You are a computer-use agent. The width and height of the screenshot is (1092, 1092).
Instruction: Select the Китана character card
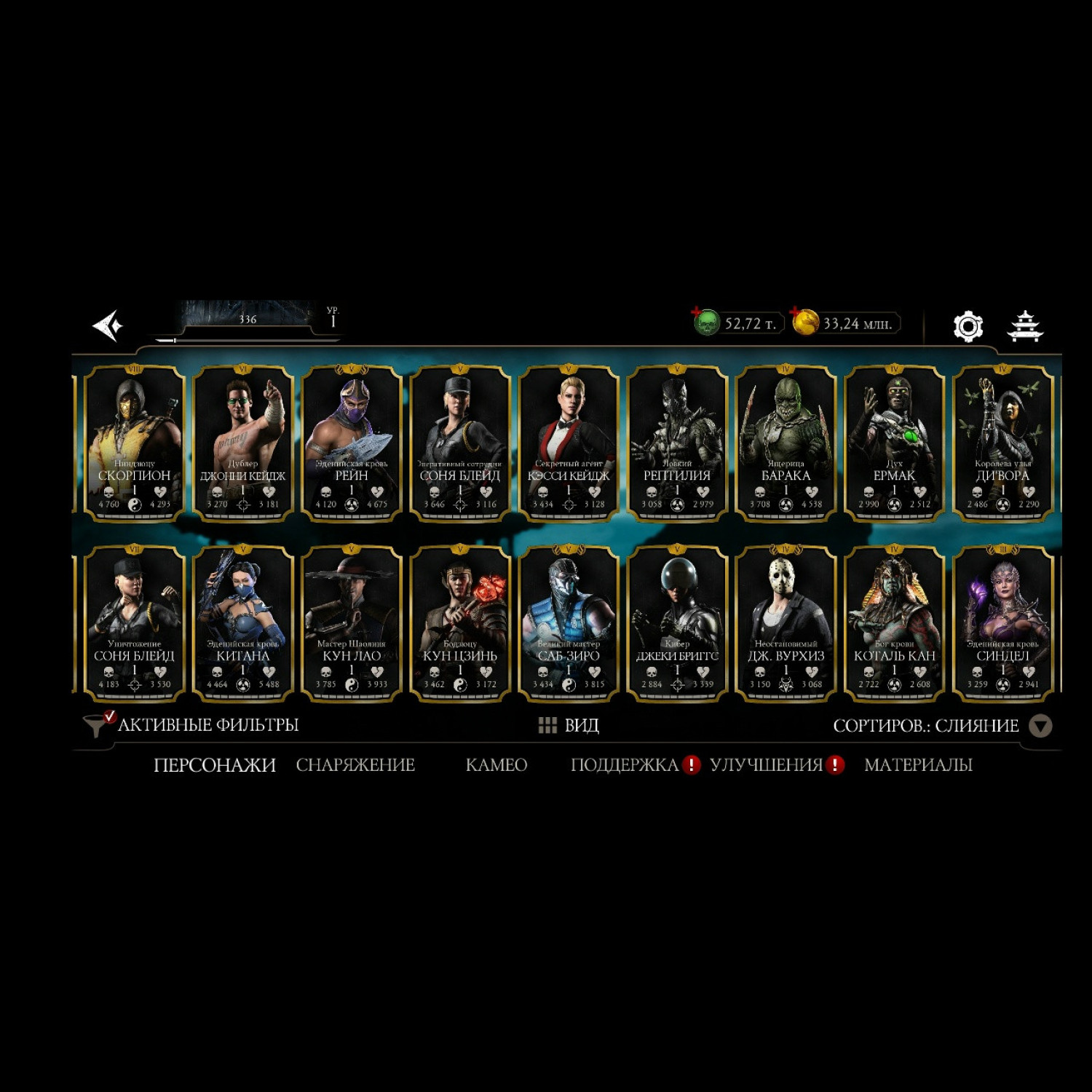coord(242,623)
